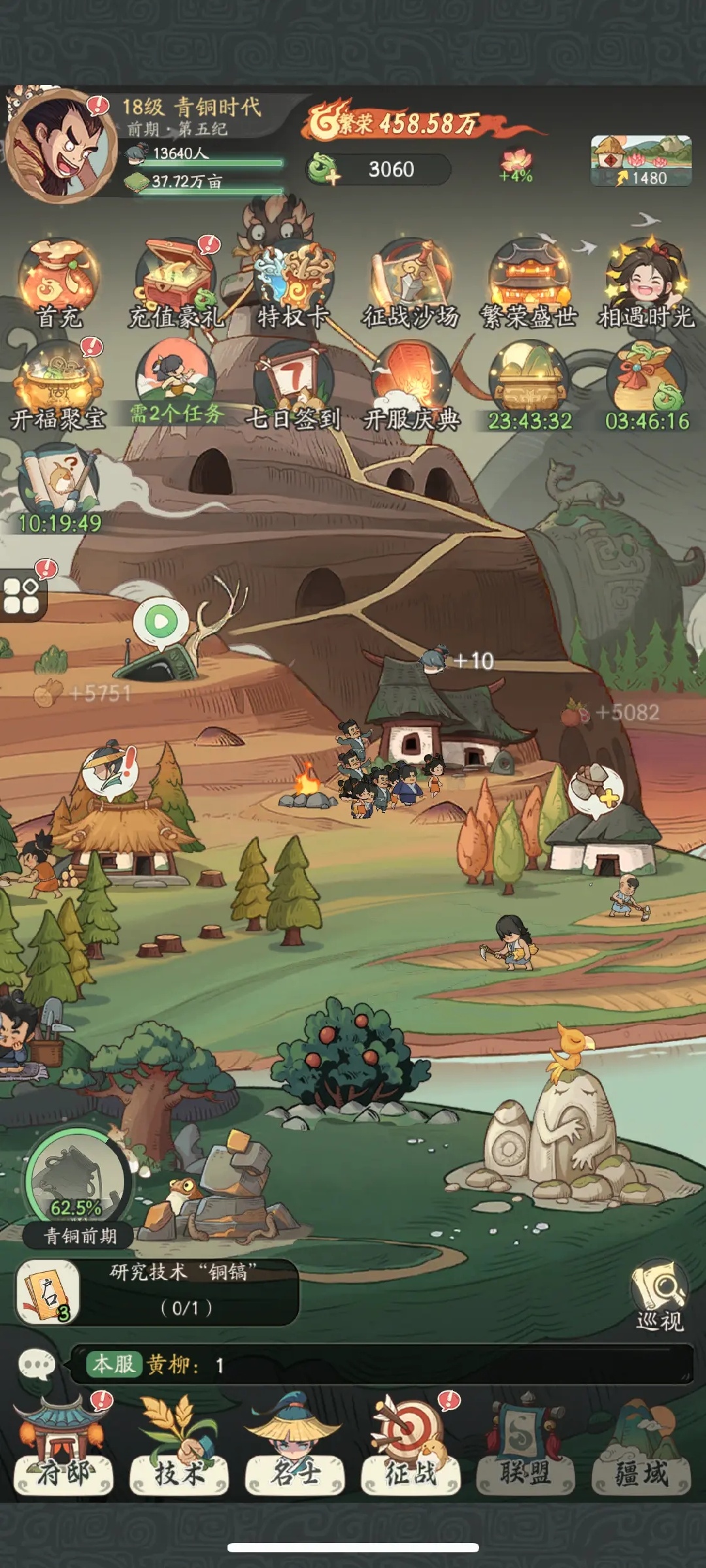Open the 征战沙场 event
This screenshot has width=706, height=1568.
coord(411,281)
